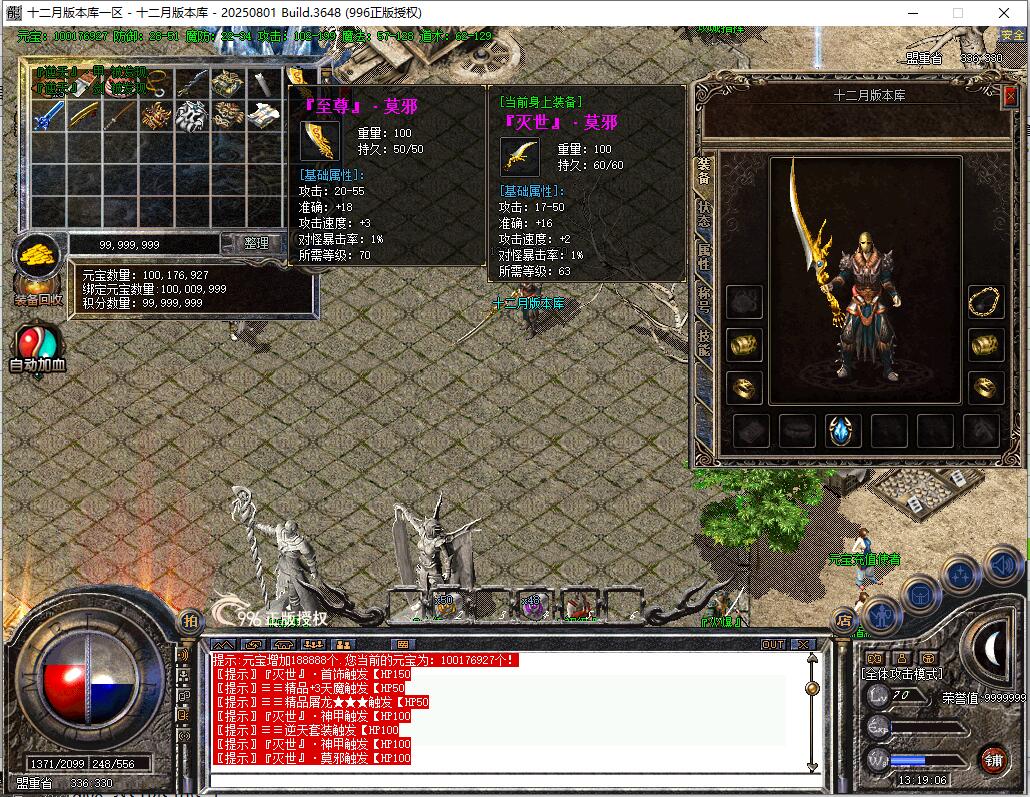Switch to the 状态 status tab

[704, 214]
